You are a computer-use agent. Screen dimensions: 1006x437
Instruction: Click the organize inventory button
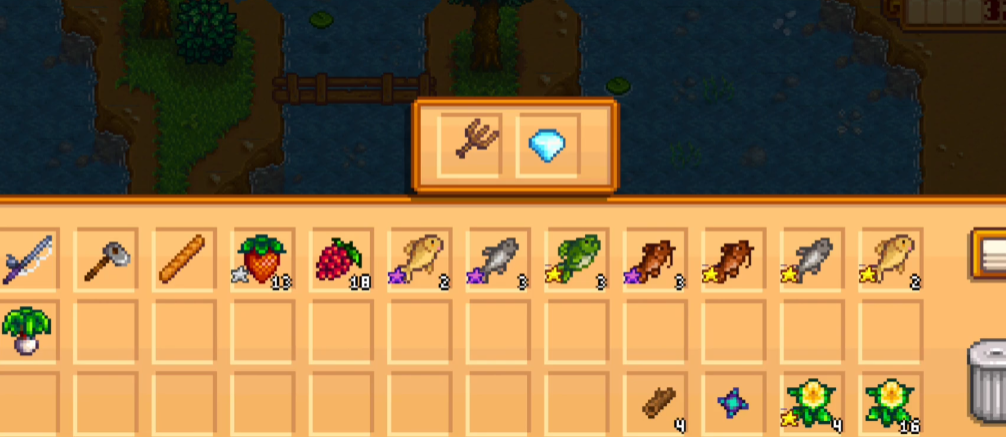[990, 256]
